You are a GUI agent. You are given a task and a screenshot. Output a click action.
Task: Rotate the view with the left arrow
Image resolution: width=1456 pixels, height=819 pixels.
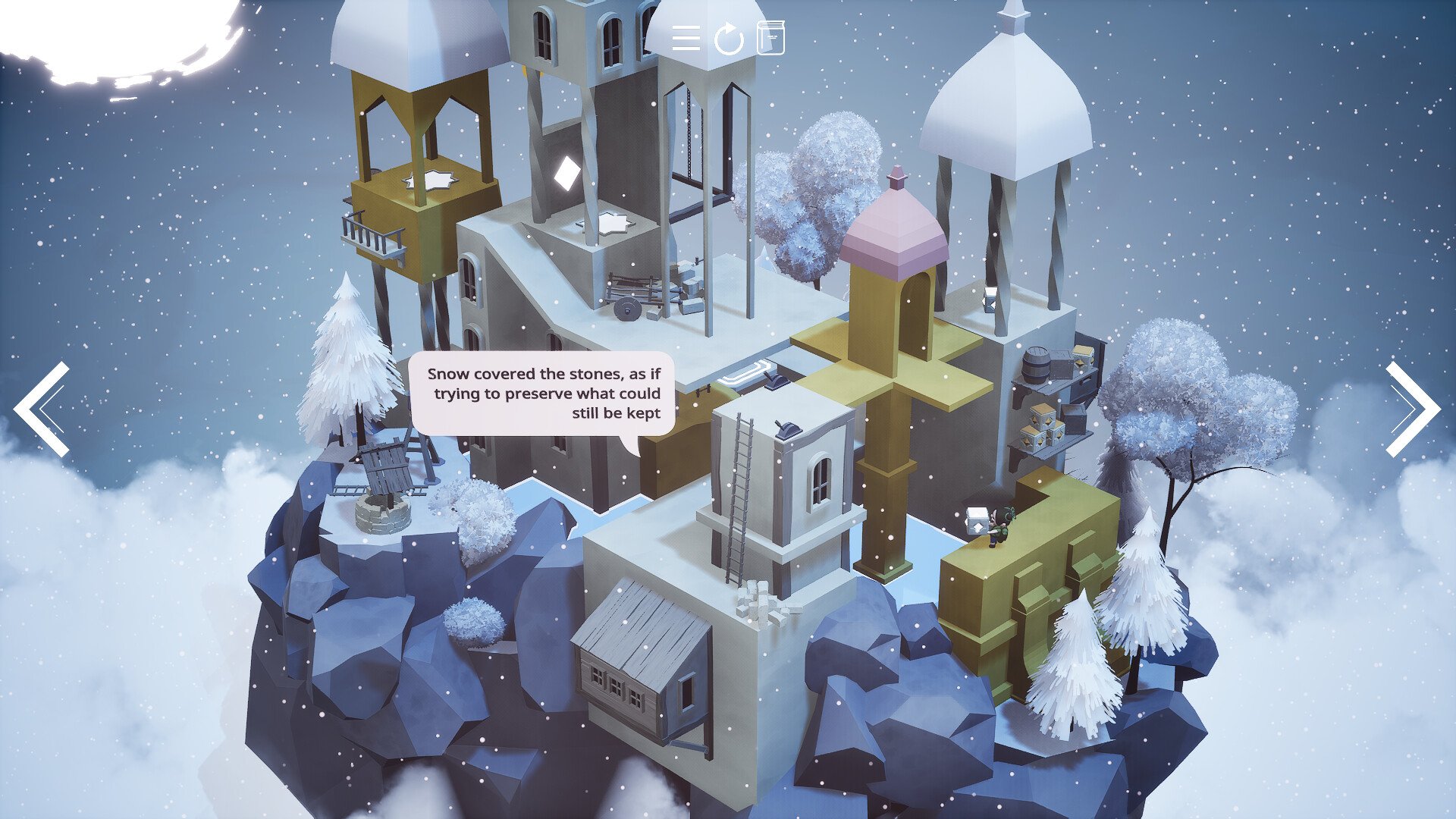42,409
